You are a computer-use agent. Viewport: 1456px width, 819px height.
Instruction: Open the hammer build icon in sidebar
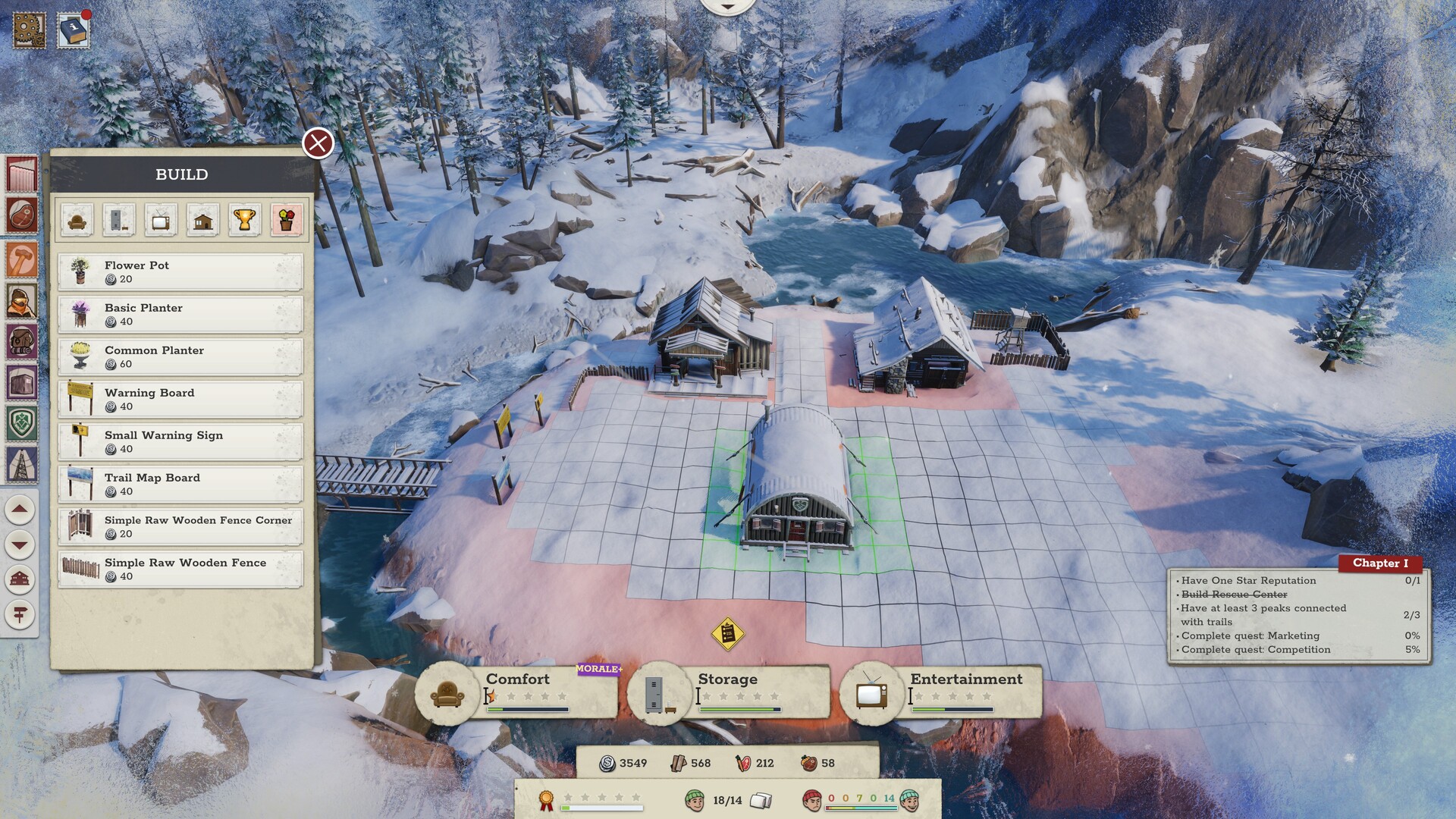[21, 259]
